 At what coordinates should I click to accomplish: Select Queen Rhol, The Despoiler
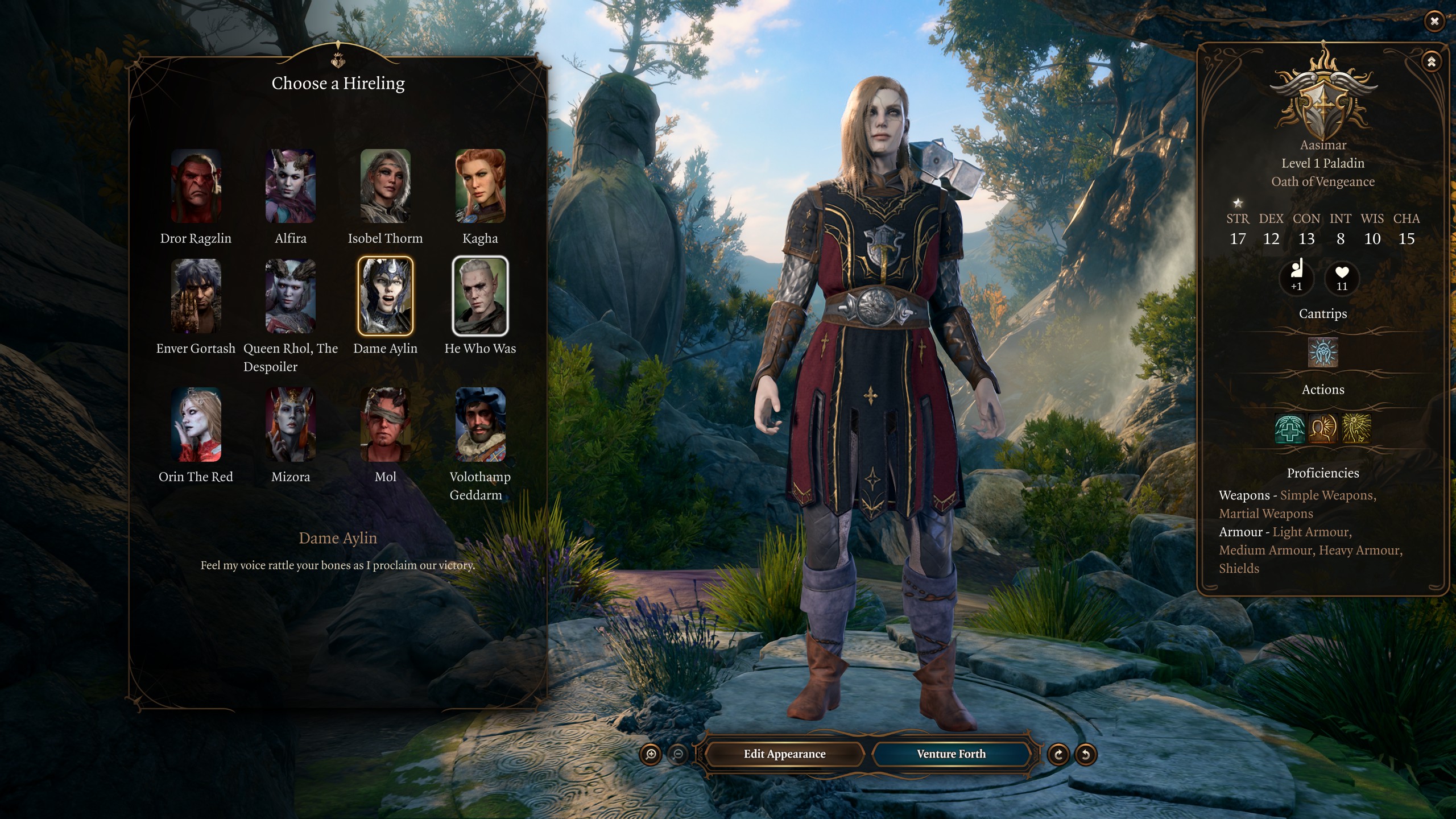point(291,296)
